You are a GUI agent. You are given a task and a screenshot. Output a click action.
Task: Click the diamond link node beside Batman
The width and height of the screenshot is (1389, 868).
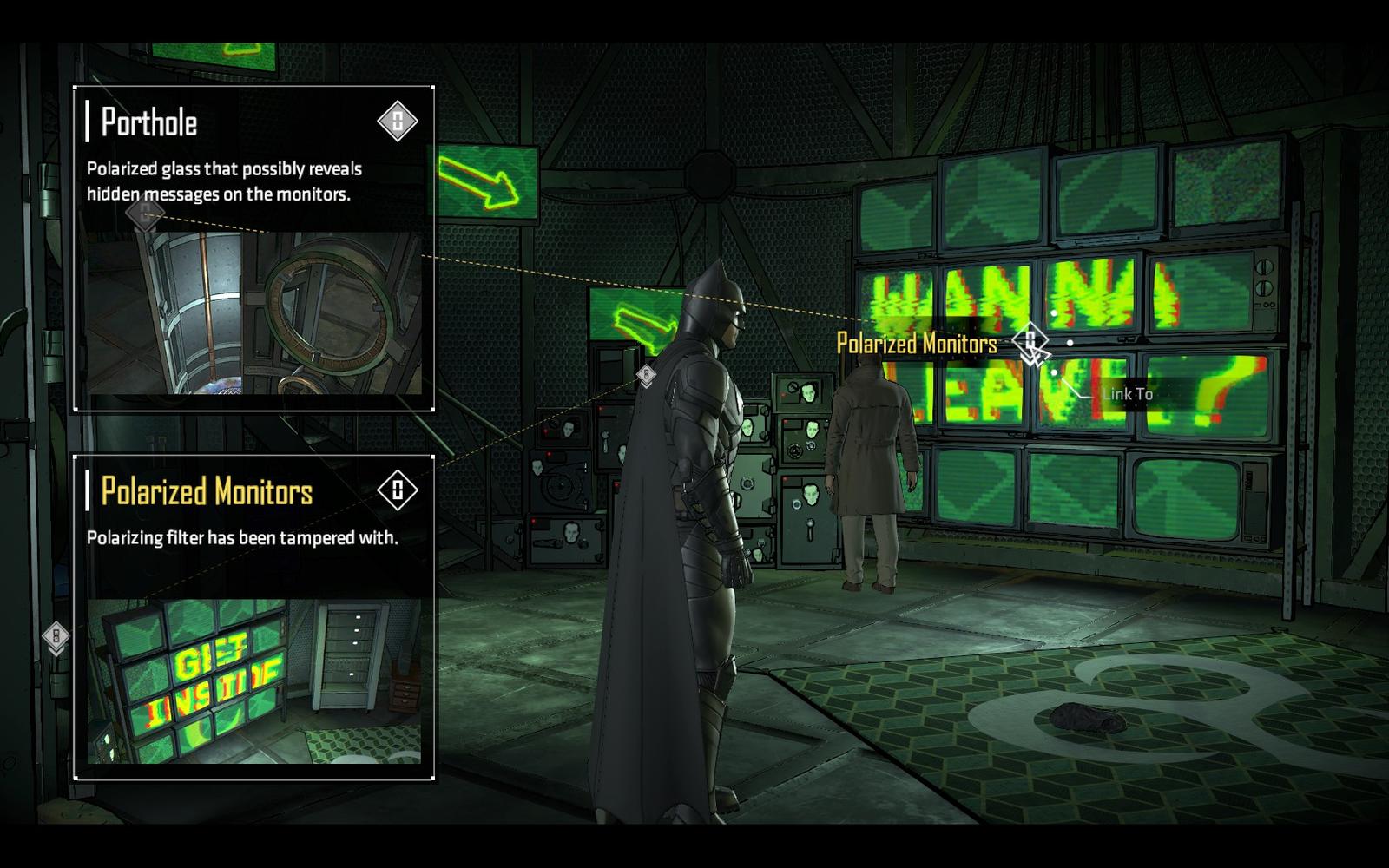coord(646,375)
